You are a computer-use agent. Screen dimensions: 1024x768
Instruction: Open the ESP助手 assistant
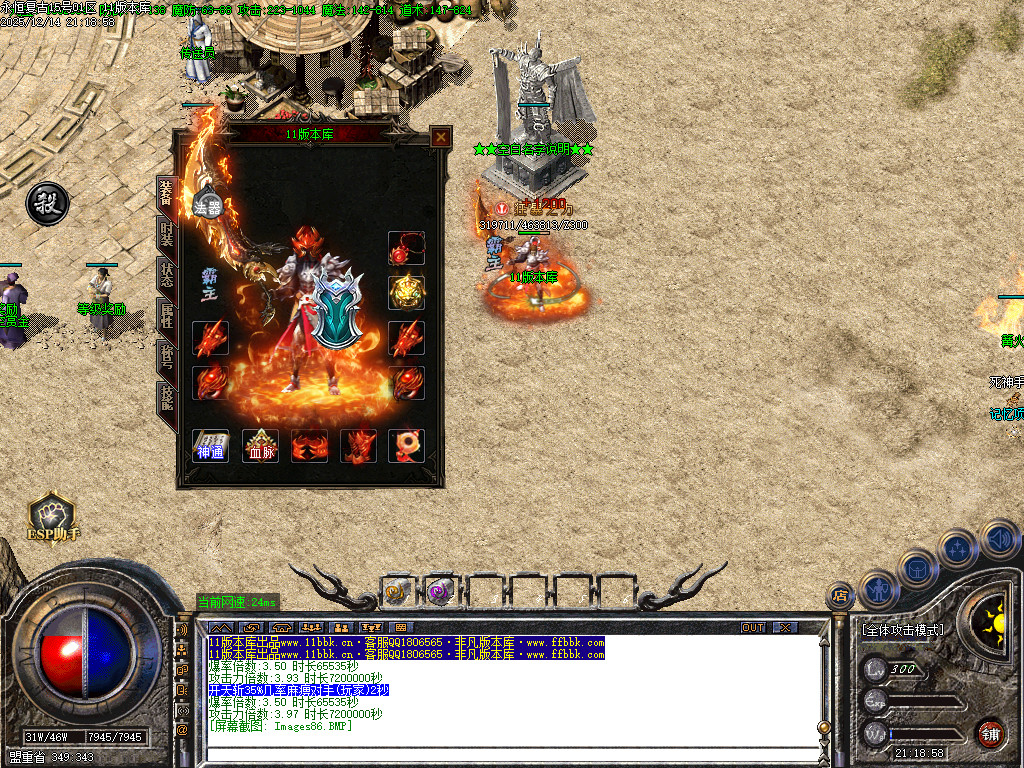tap(53, 517)
